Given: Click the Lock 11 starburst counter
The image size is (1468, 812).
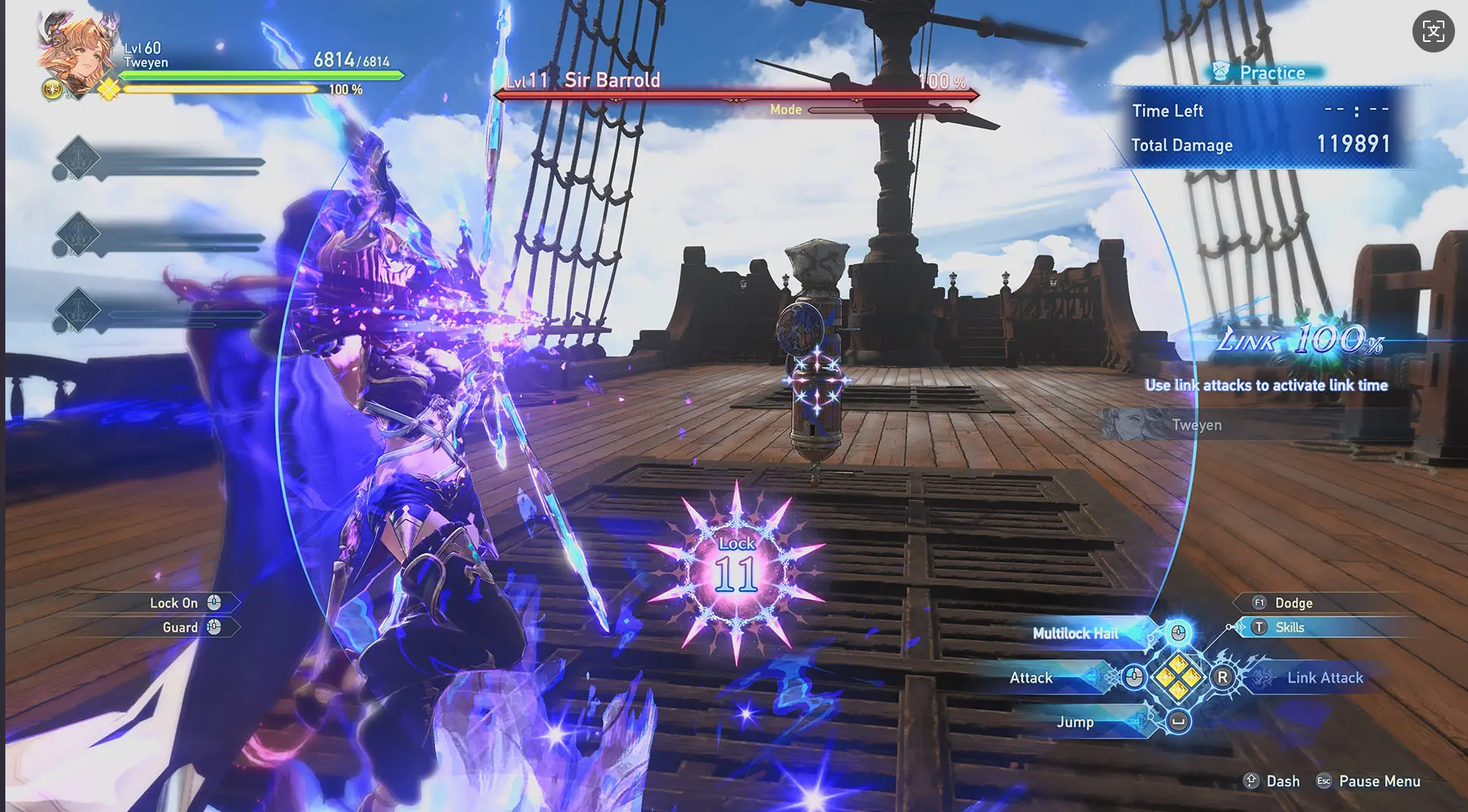Looking at the screenshot, I should (x=736, y=571).
